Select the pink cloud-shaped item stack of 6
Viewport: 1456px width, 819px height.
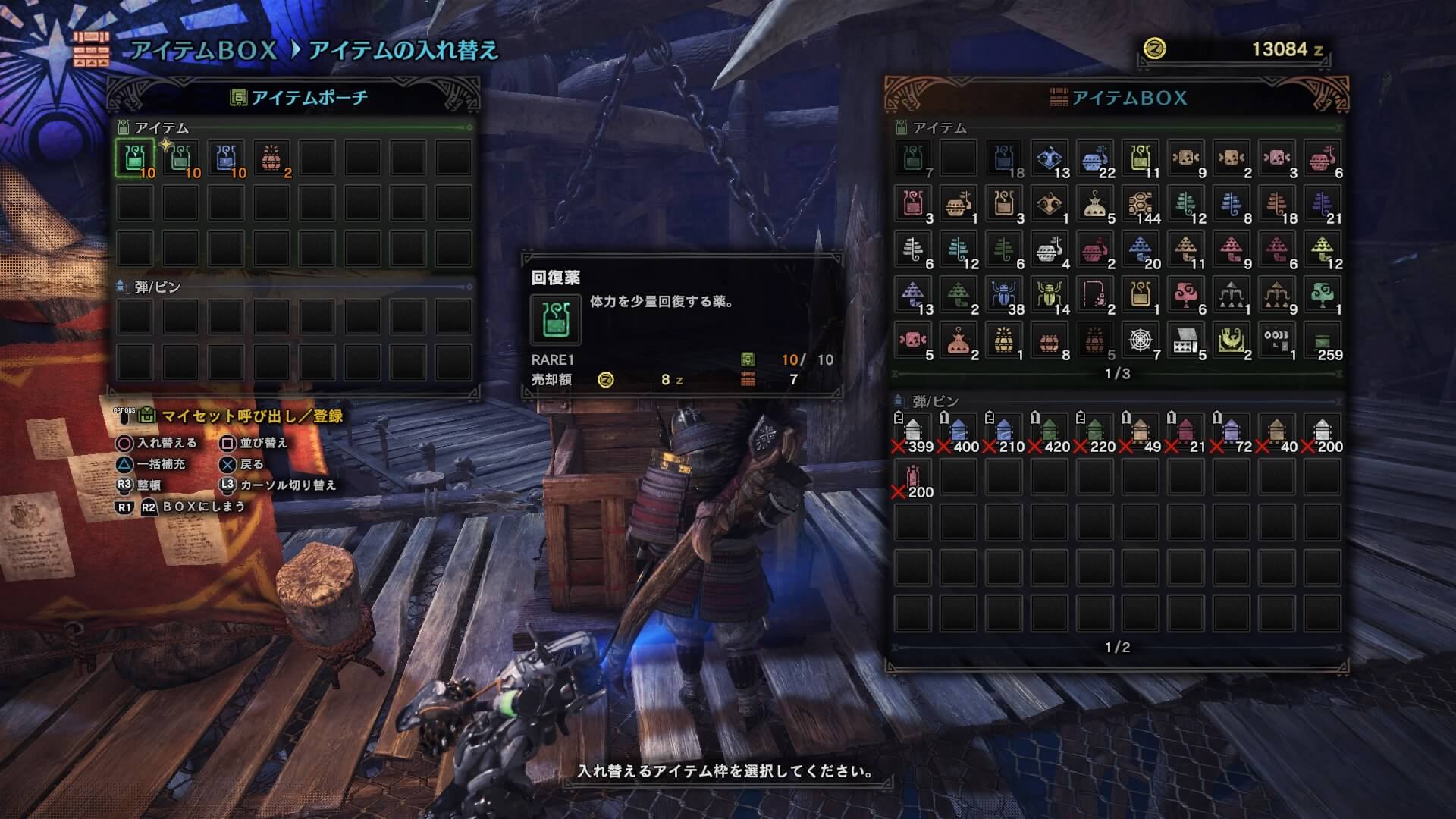click(x=1186, y=296)
